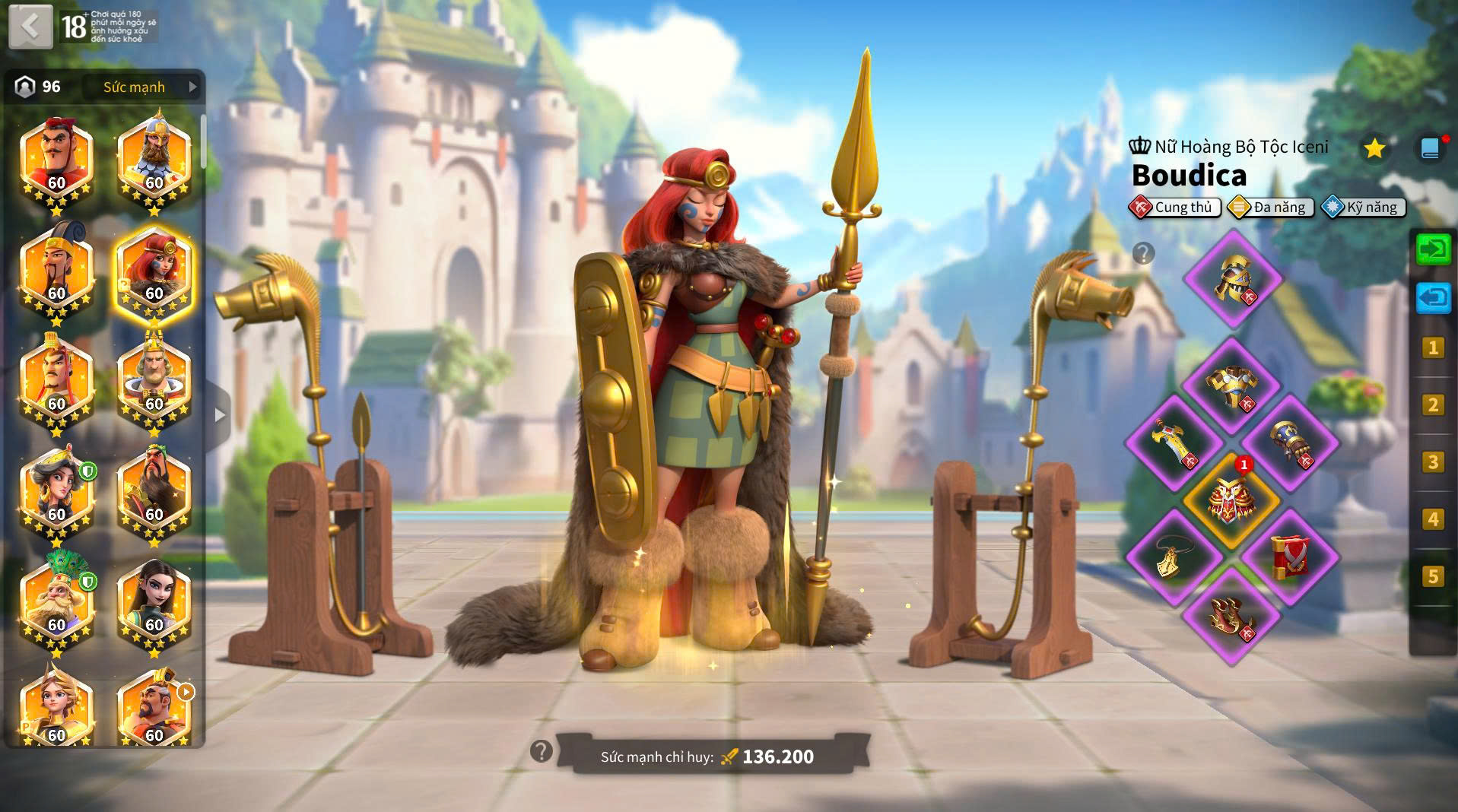Select the golden chest armor slot

point(1231,387)
